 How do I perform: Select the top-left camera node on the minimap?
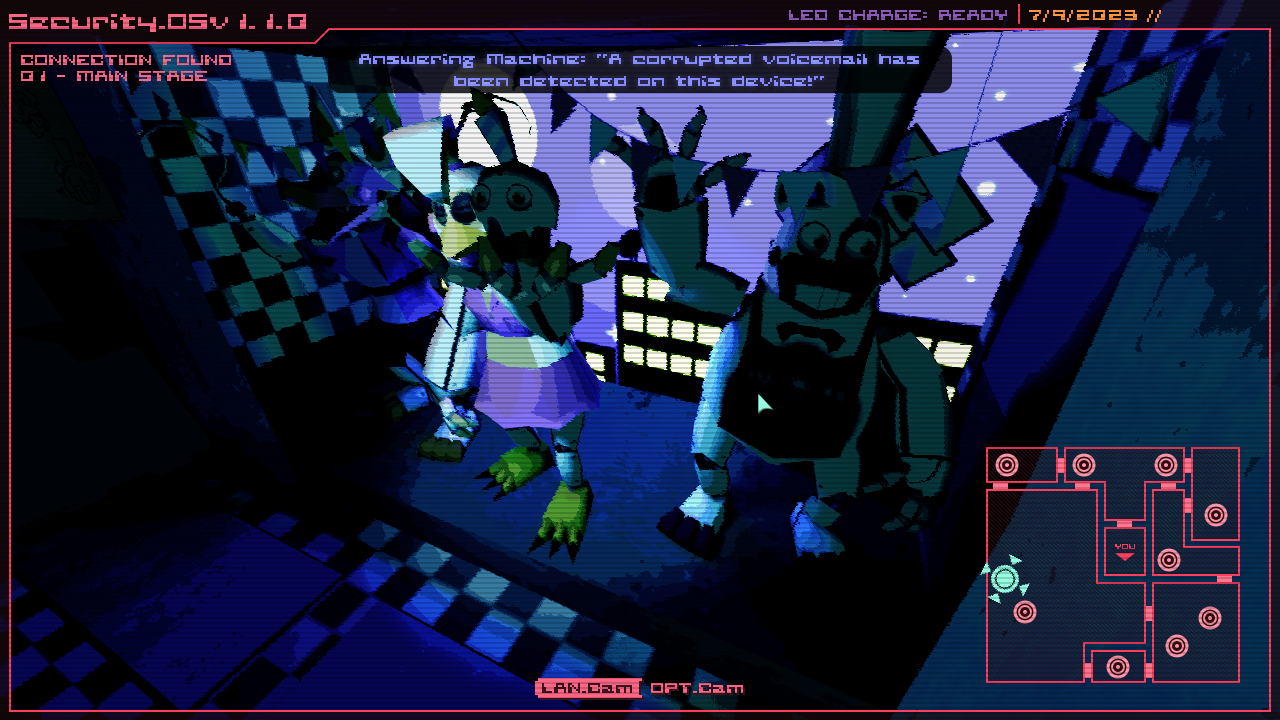pyautogui.click(x=1006, y=464)
